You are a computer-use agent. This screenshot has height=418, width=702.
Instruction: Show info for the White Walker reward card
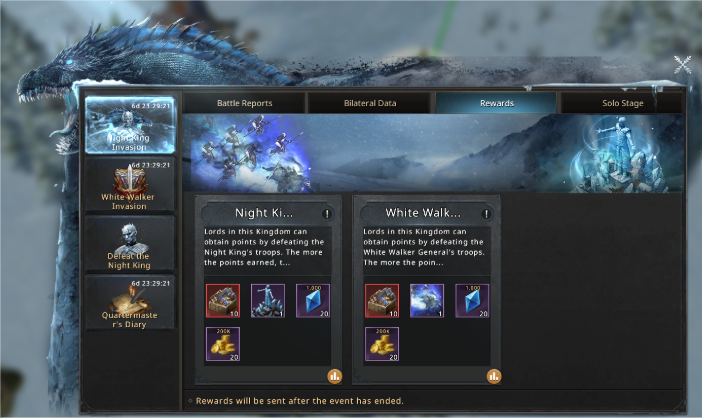click(487, 213)
